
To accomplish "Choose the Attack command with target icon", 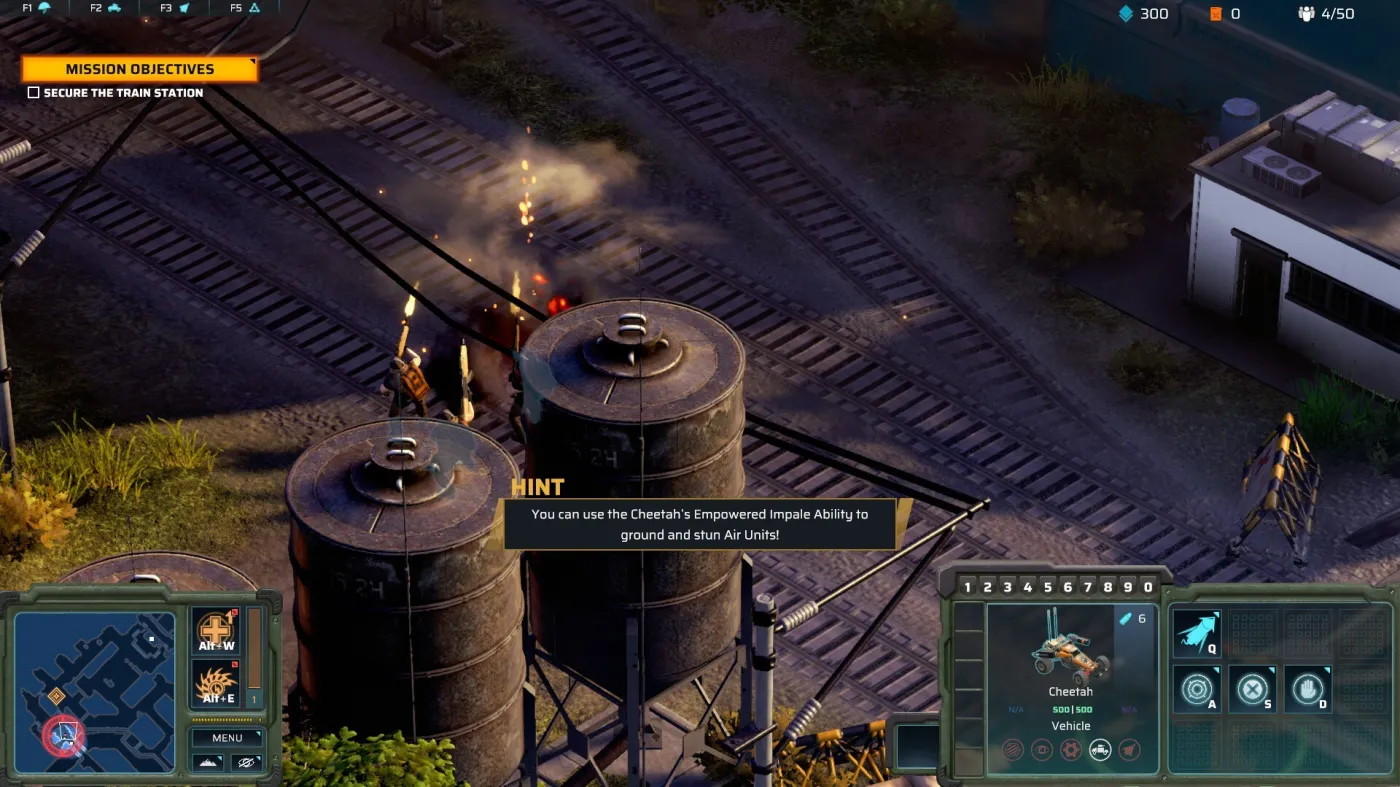I will point(1196,689).
